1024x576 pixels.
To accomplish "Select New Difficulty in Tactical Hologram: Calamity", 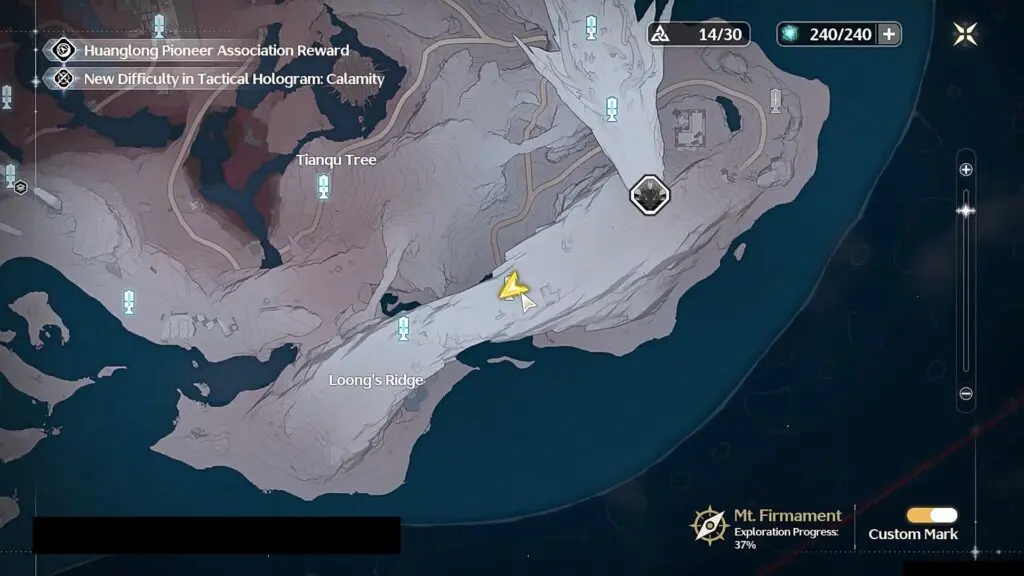I will click(233, 78).
